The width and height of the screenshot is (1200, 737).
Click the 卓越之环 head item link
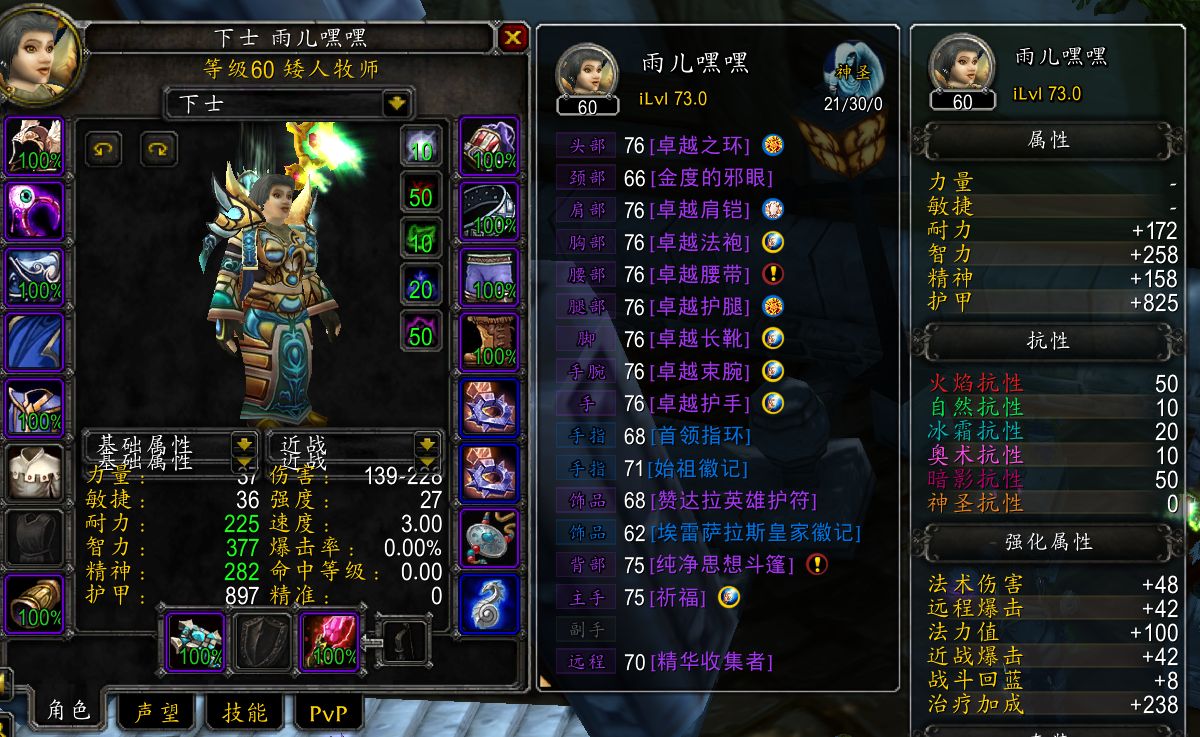pos(699,146)
